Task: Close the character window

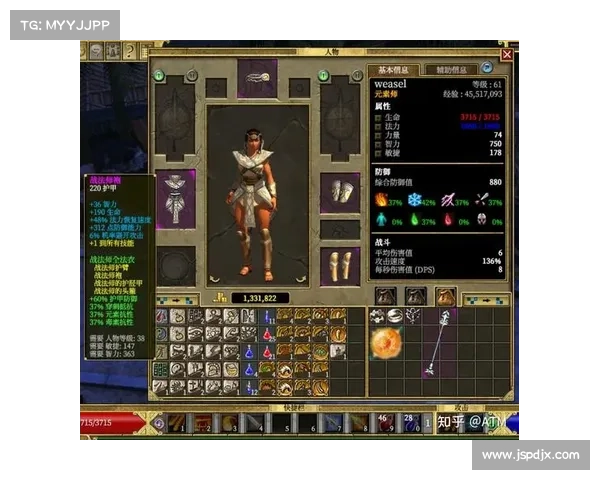Action: click(507, 55)
